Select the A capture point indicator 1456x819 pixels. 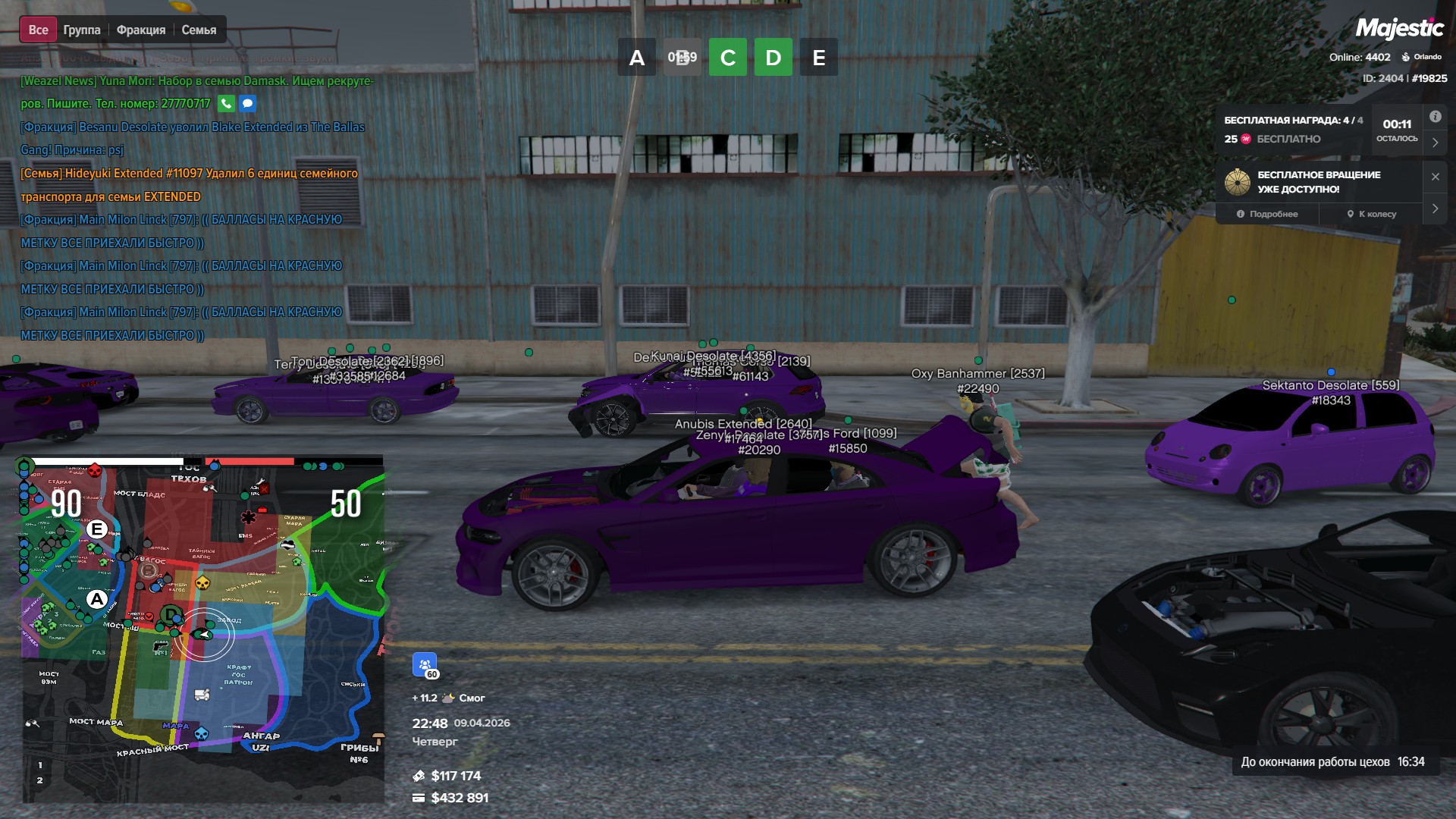point(637,58)
